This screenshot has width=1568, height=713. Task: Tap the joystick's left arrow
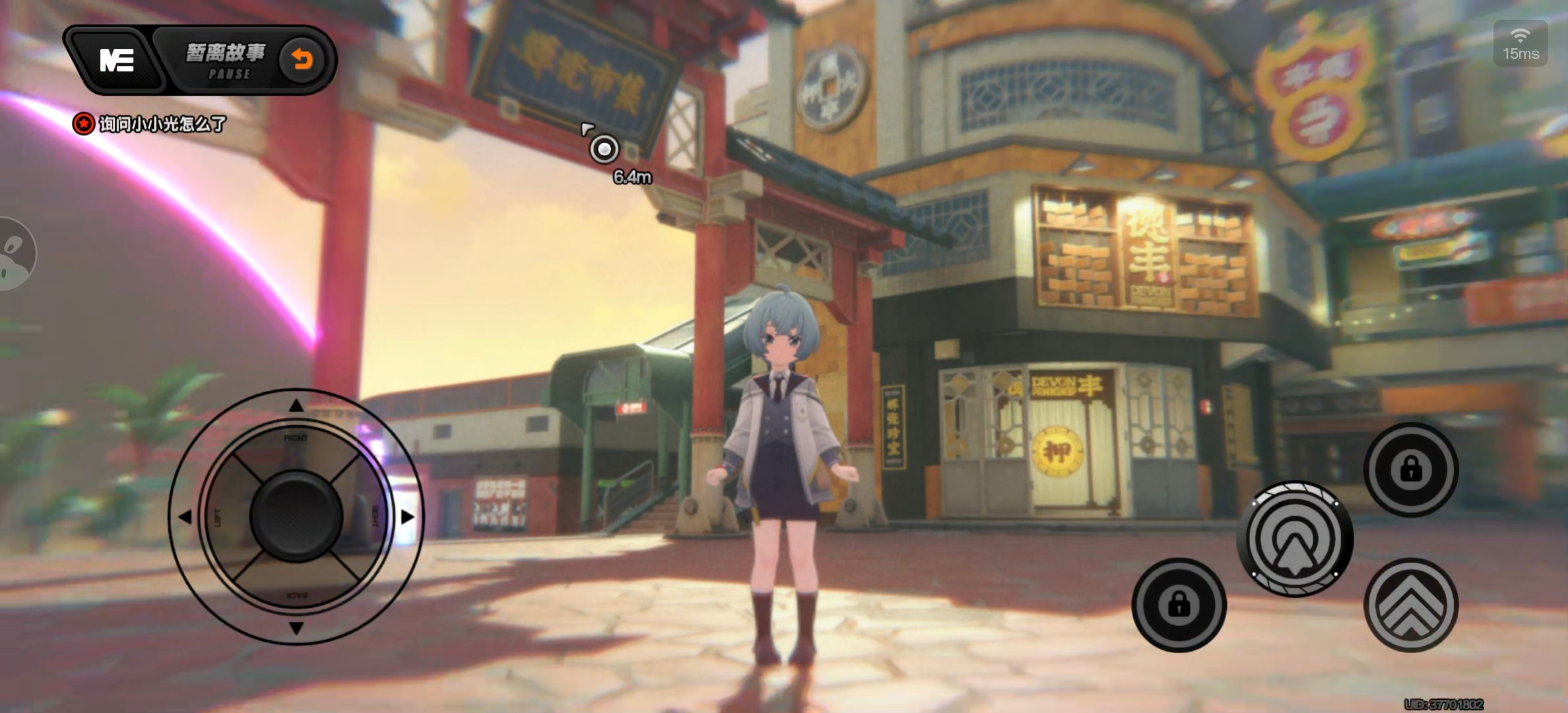point(185,517)
